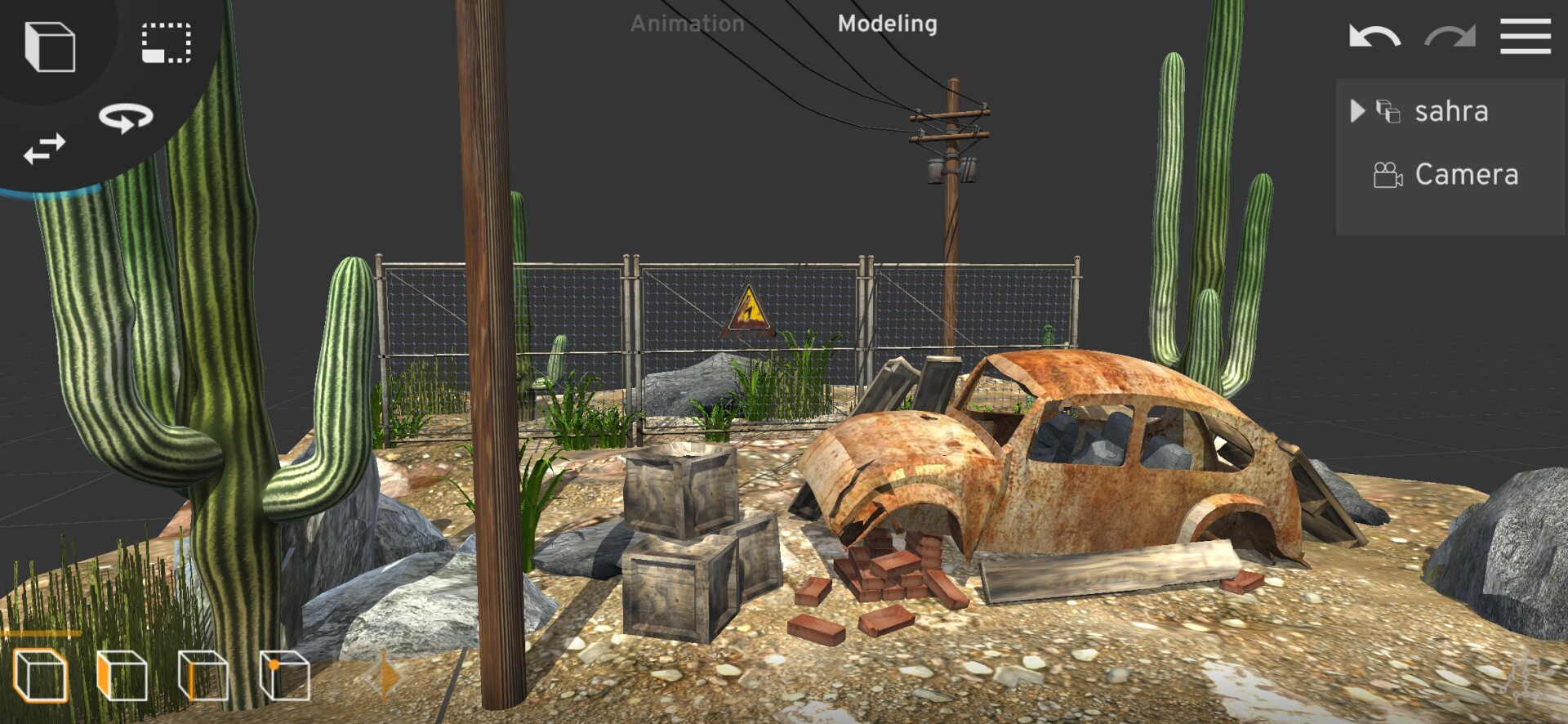This screenshot has width=1568, height=724.
Task: Expand the sahra object group arrow
Action: point(1357,110)
